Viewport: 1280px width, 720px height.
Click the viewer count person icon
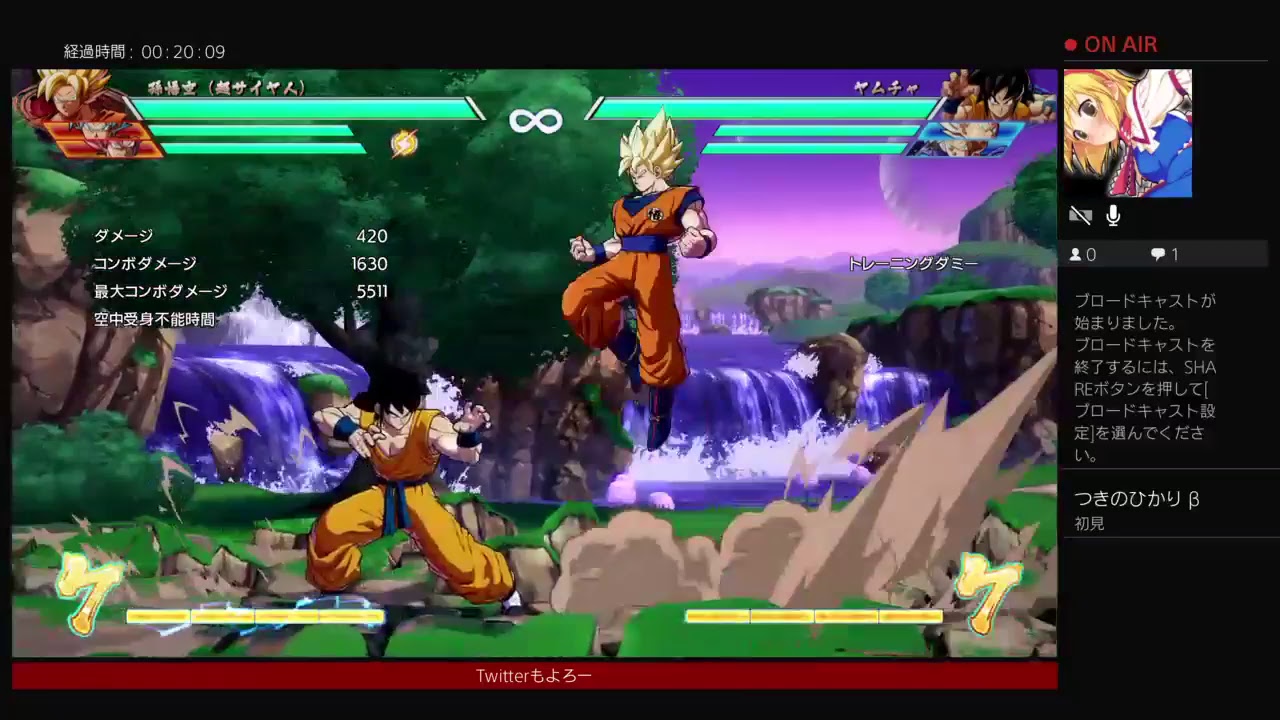coord(1077,254)
